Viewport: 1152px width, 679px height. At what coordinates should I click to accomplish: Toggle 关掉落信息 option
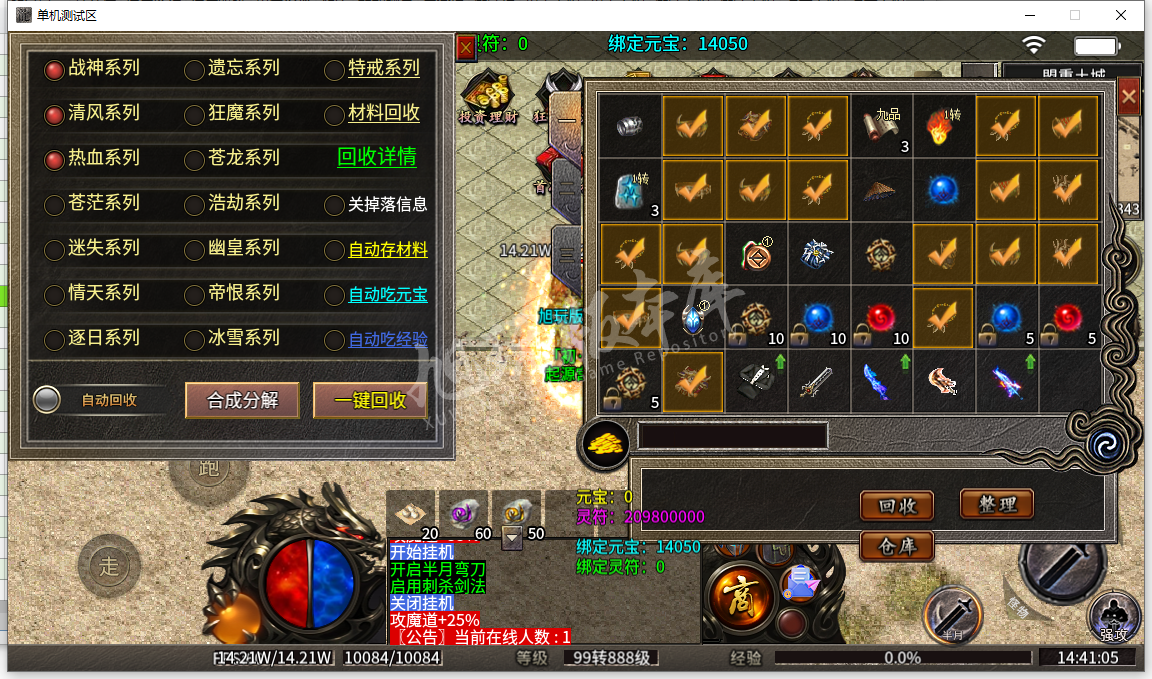334,205
